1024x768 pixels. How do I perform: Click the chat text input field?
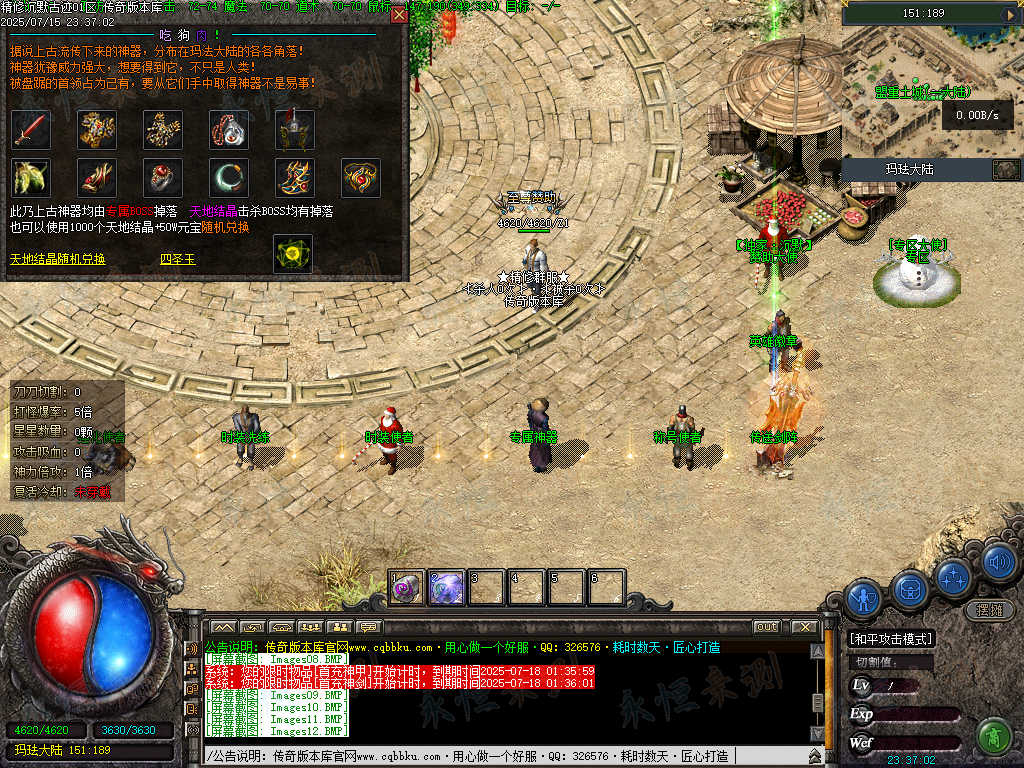click(500, 756)
